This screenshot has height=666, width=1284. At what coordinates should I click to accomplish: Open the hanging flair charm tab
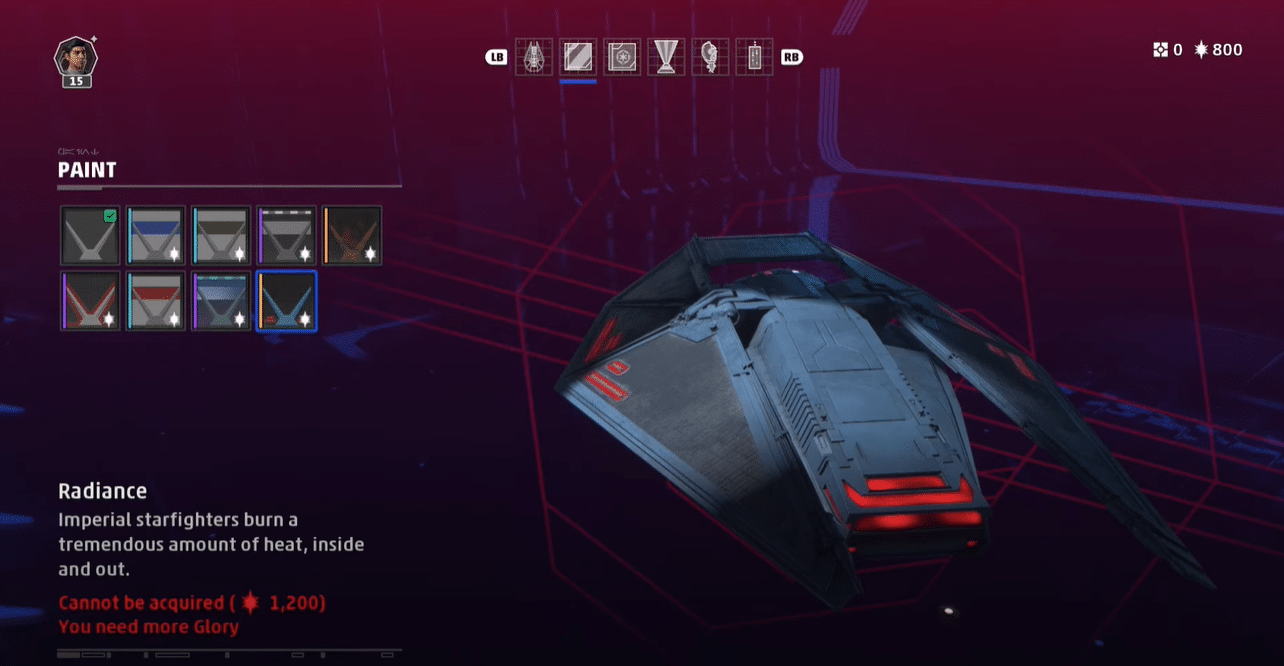point(754,57)
